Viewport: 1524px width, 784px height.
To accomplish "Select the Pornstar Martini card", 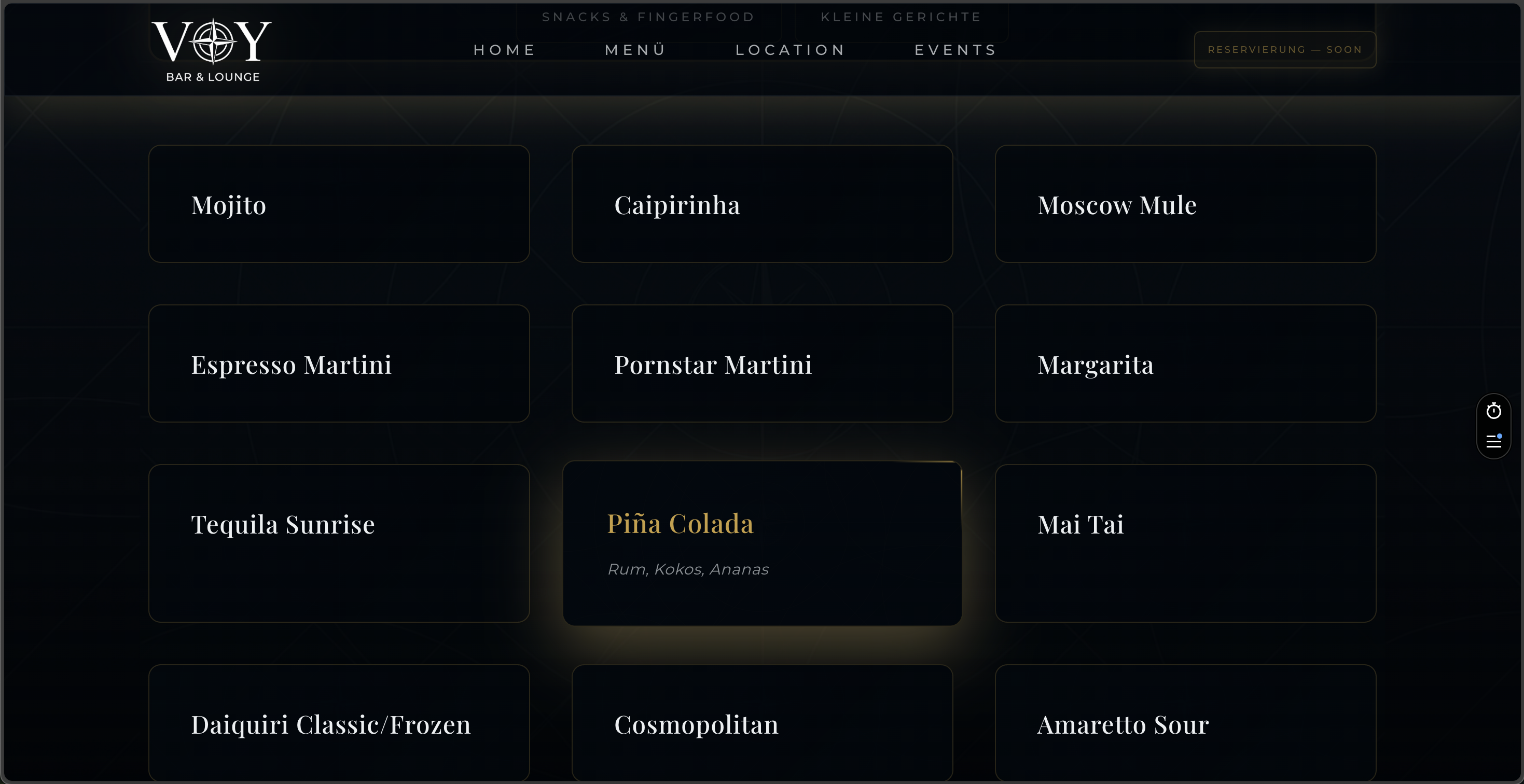I will coord(762,363).
